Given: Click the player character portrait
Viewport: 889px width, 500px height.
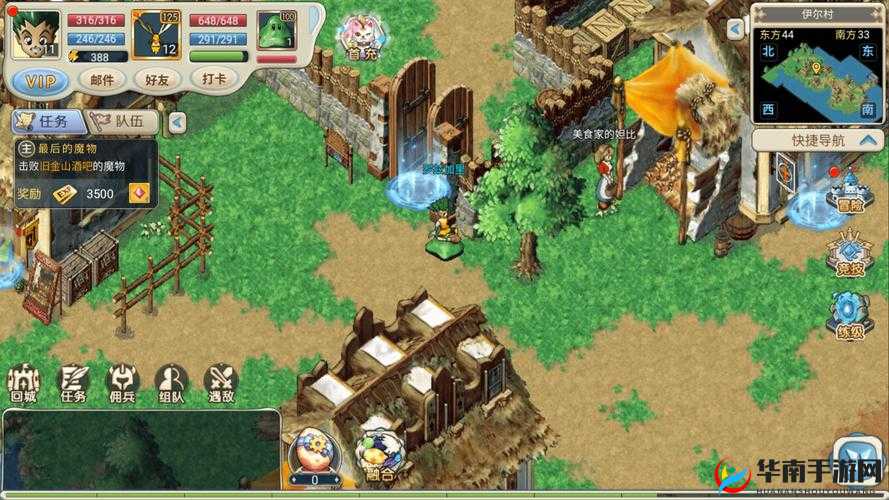Looking at the screenshot, I should click(x=34, y=34).
